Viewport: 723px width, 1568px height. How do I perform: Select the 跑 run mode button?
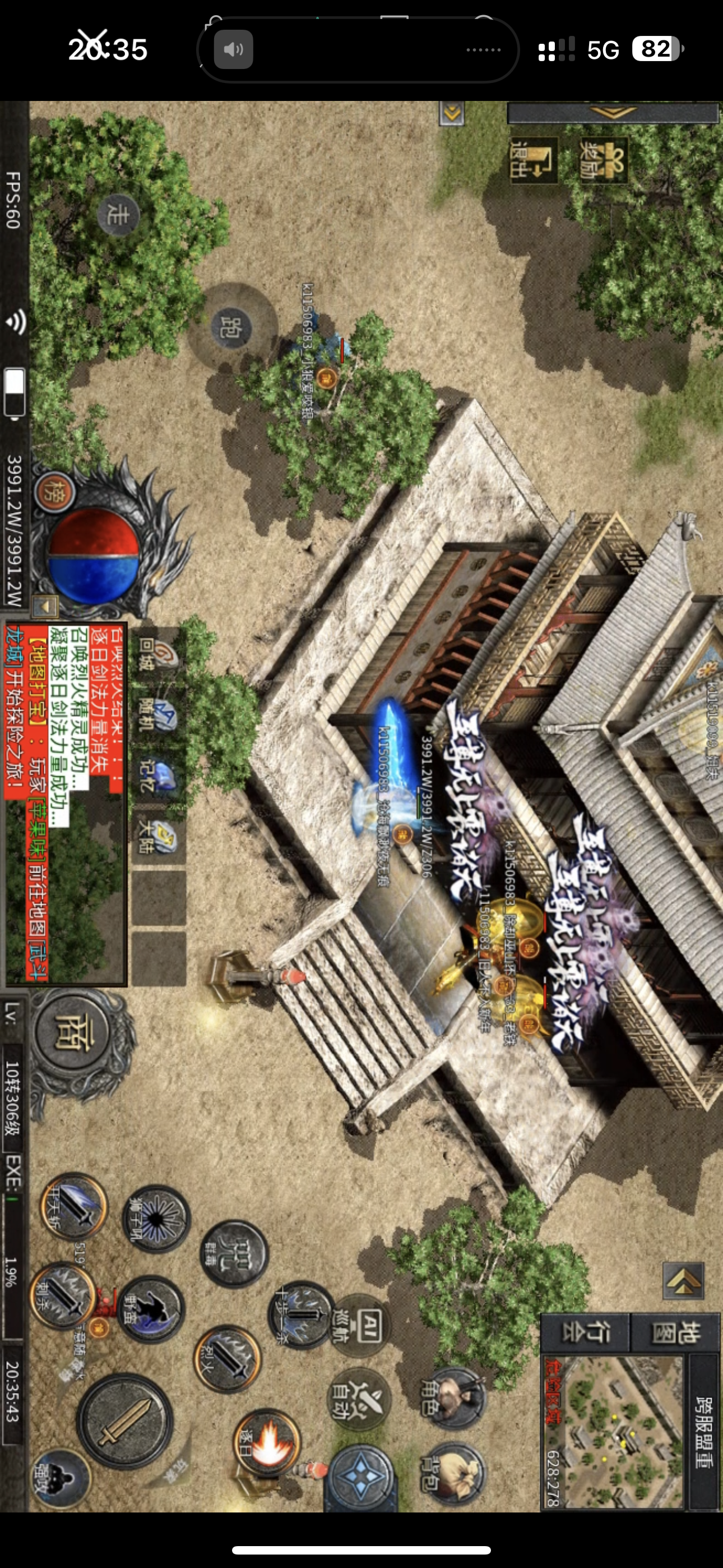[x=231, y=327]
